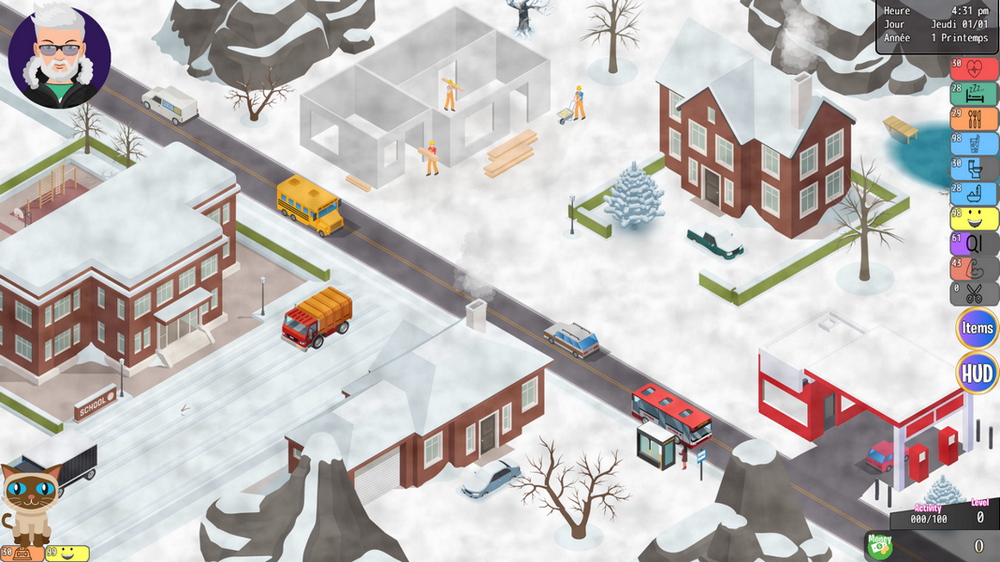Toggle the HUD button
The width and height of the screenshot is (1000, 562).
[x=976, y=375]
